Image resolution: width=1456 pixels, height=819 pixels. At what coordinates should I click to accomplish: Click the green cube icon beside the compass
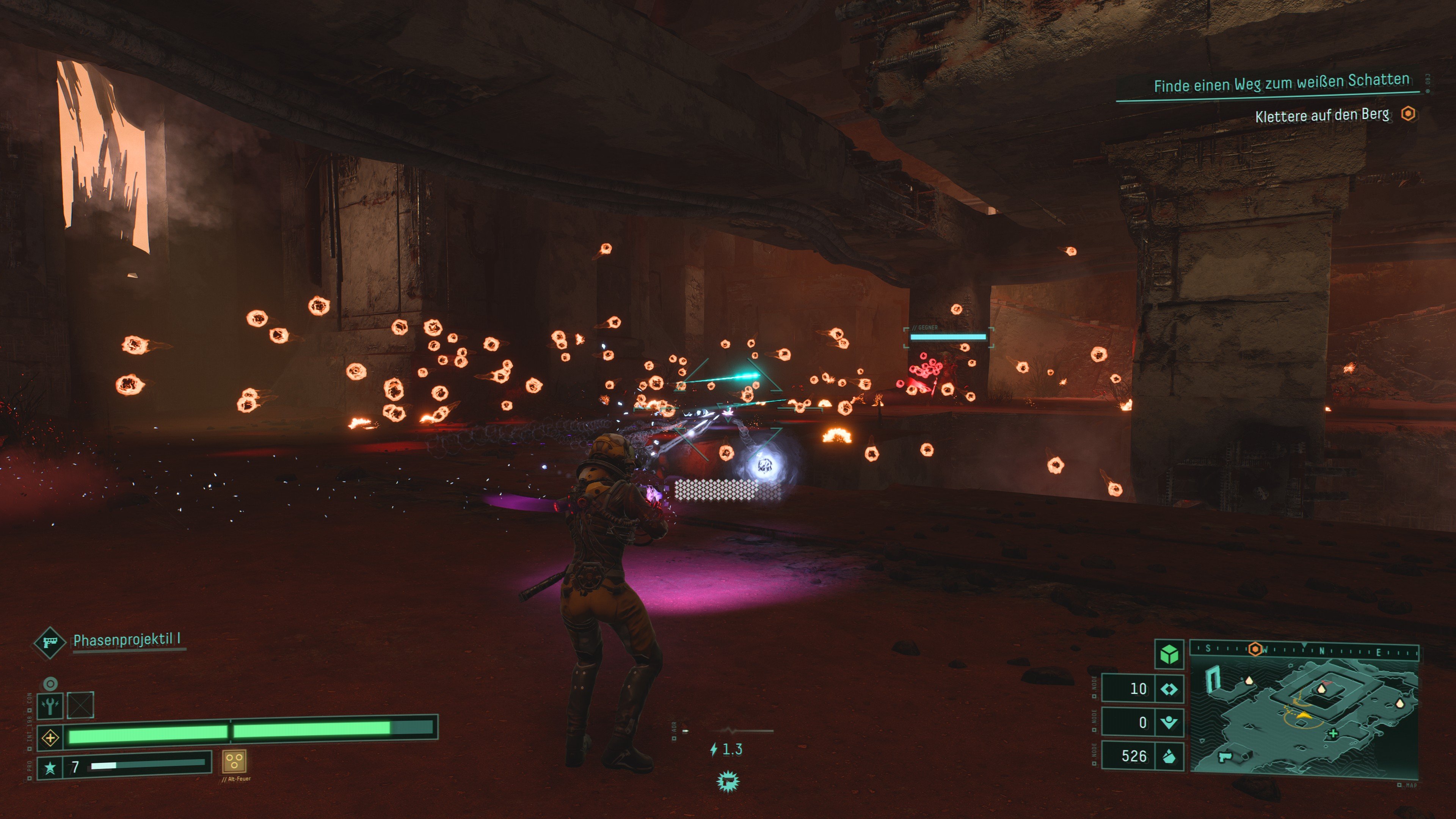(1169, 654)
